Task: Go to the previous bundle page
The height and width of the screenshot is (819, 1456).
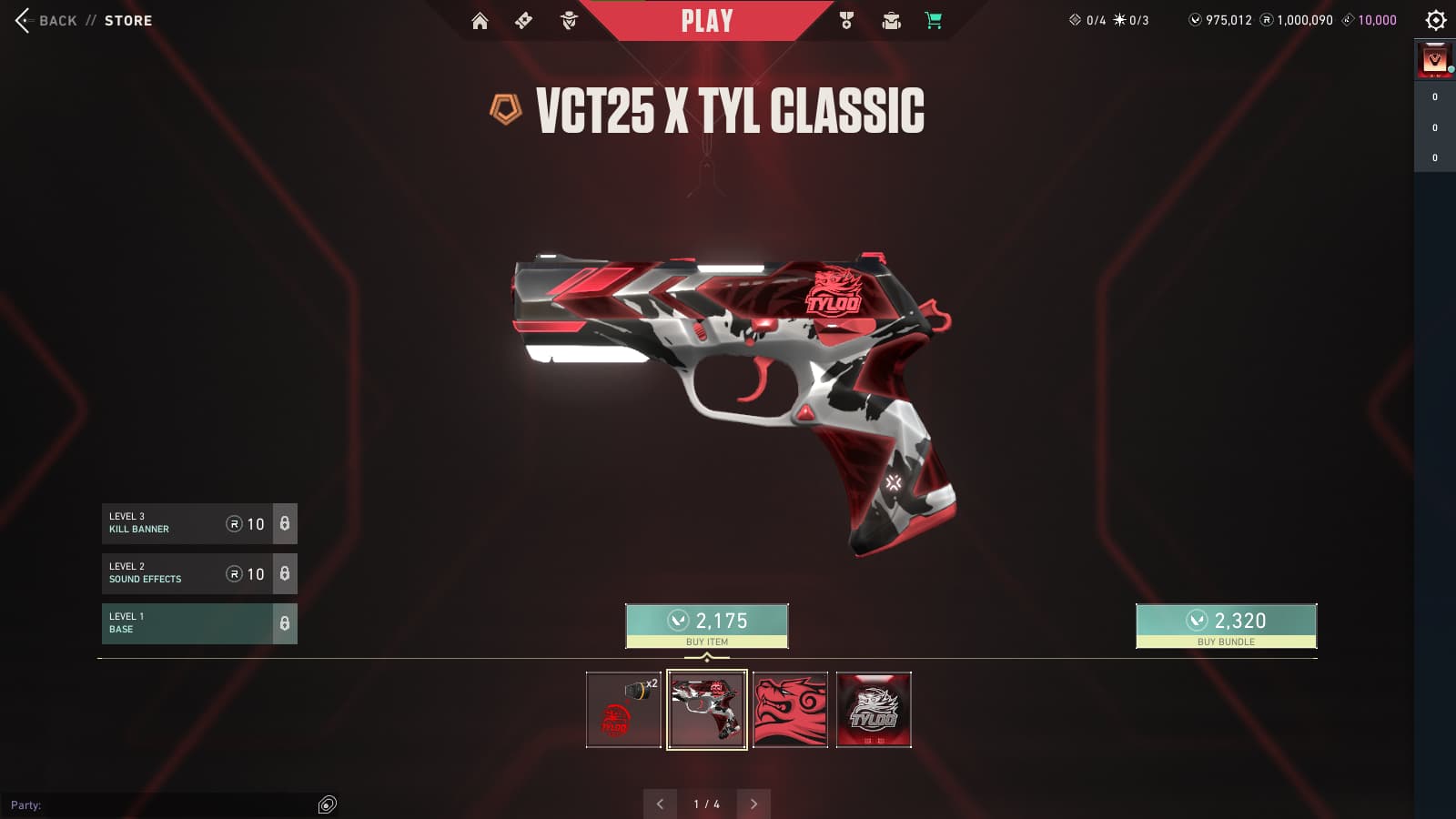Action: (660, 804)
